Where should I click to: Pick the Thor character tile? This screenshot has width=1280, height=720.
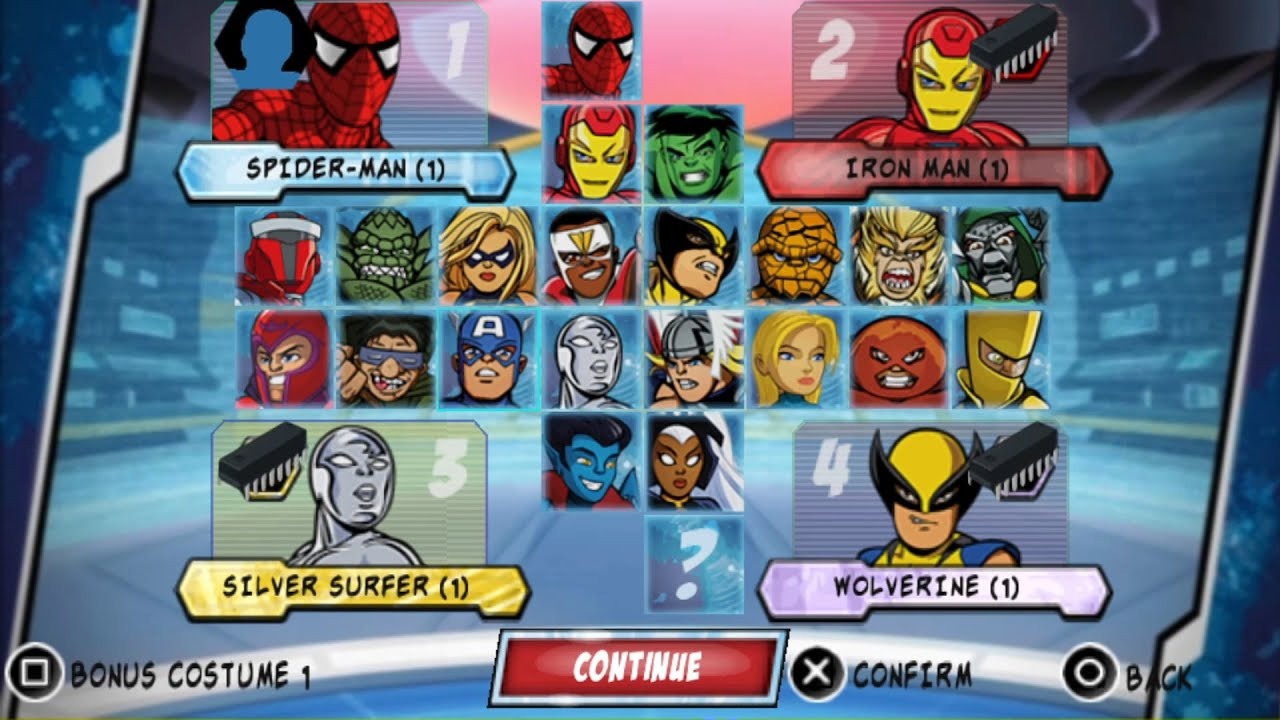(x=694, y=359)
